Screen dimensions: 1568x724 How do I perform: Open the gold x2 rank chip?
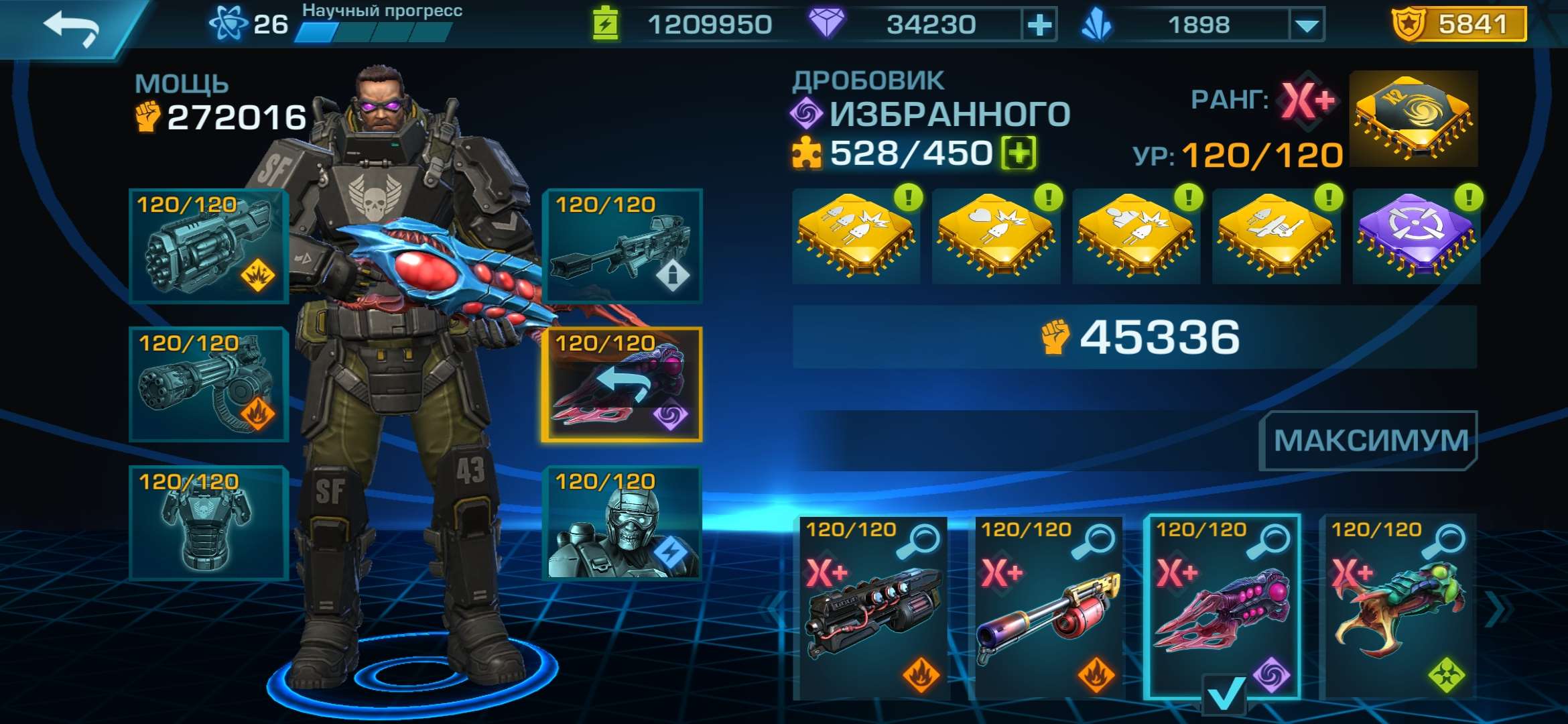(1413, 119)
